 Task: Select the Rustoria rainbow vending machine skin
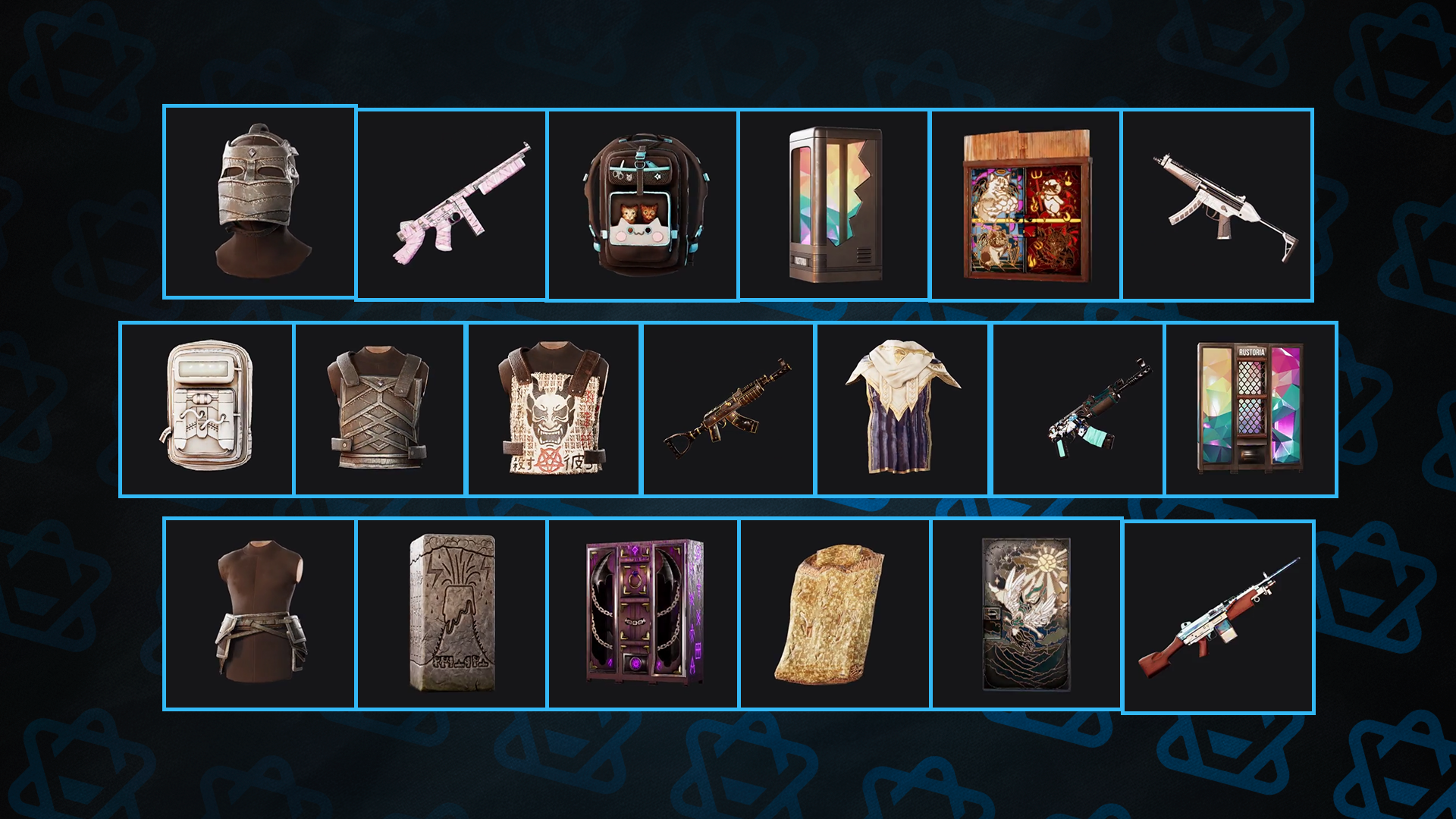(1250, 409)
